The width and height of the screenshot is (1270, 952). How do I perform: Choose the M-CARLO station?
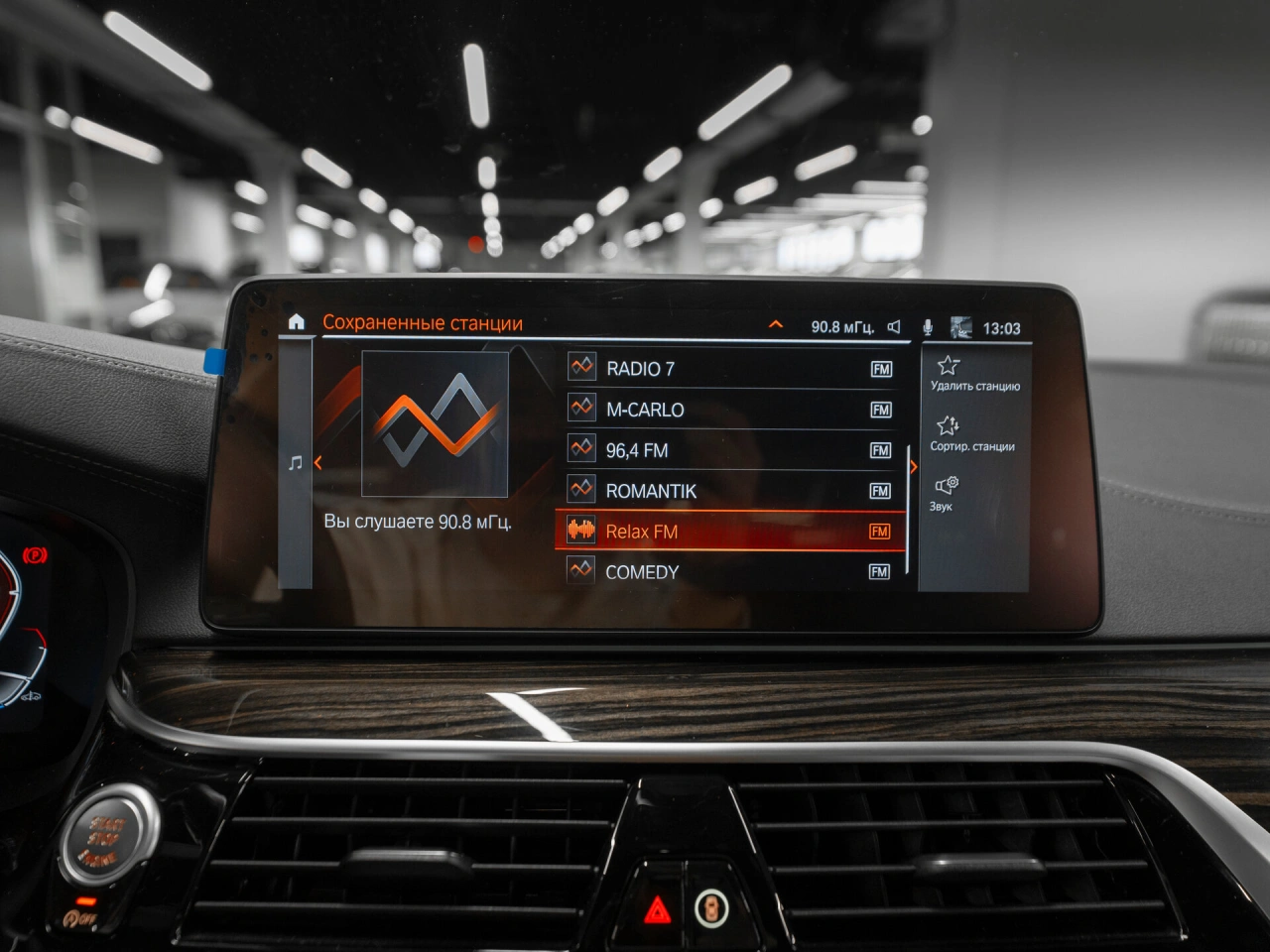tap(729, 410)
